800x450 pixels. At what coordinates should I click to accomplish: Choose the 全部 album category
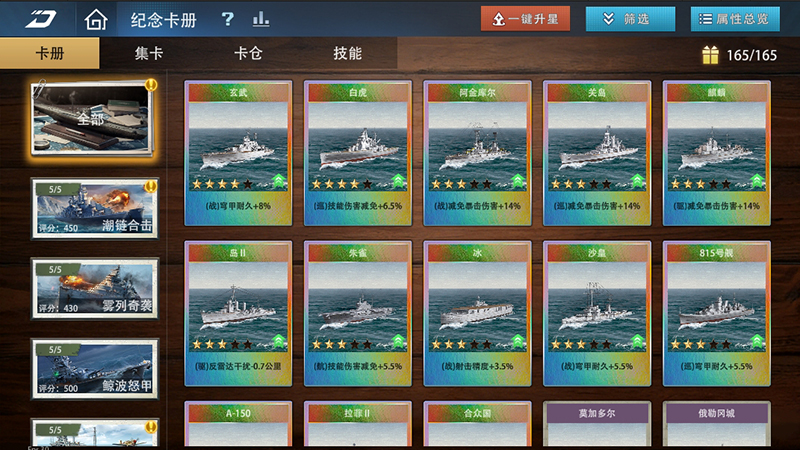click(93, 120)
